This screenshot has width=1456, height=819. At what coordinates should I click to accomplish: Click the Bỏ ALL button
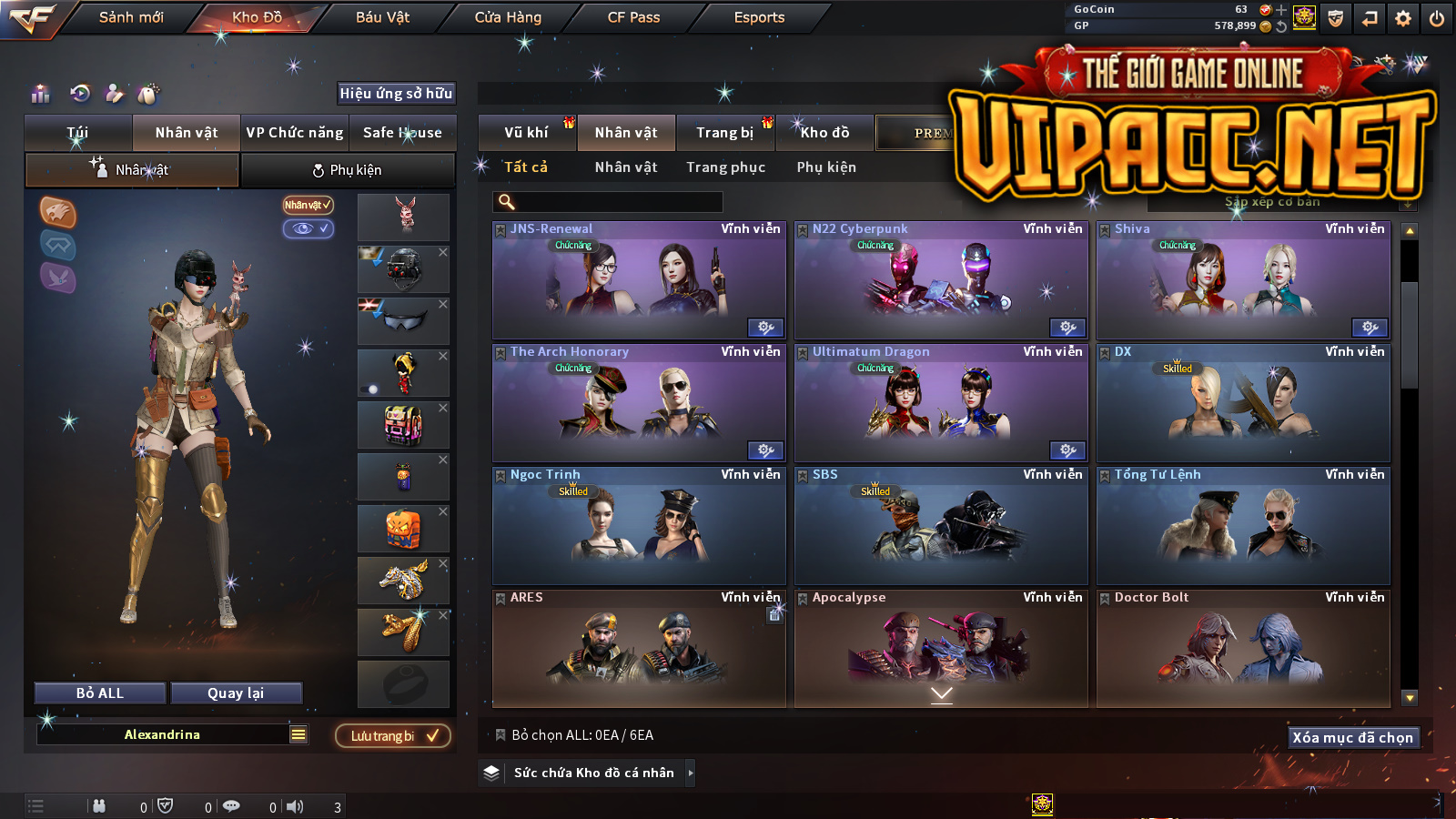coord(100,693)
